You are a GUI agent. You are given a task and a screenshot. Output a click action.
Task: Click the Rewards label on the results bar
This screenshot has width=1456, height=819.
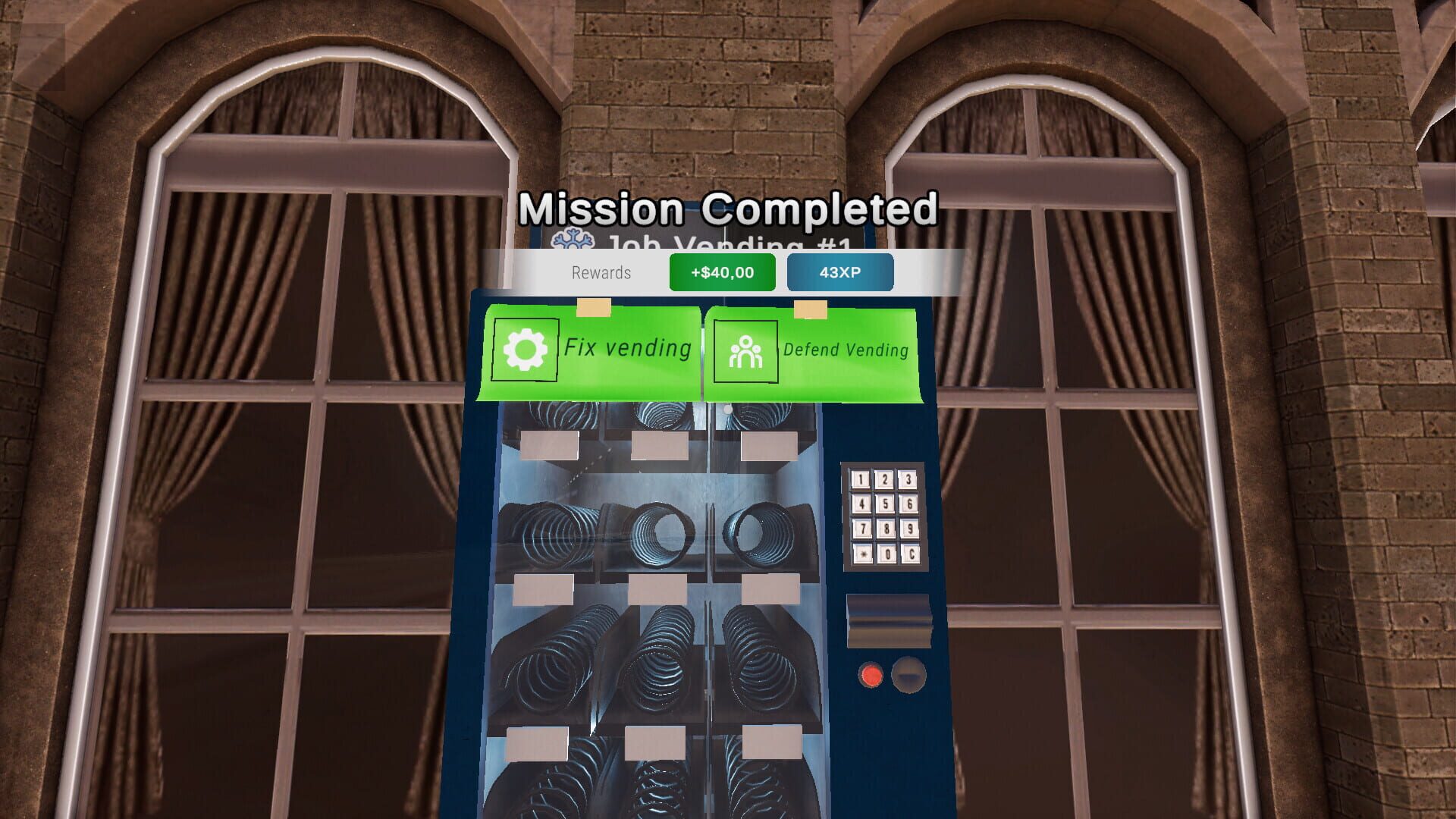click(602, 272)
